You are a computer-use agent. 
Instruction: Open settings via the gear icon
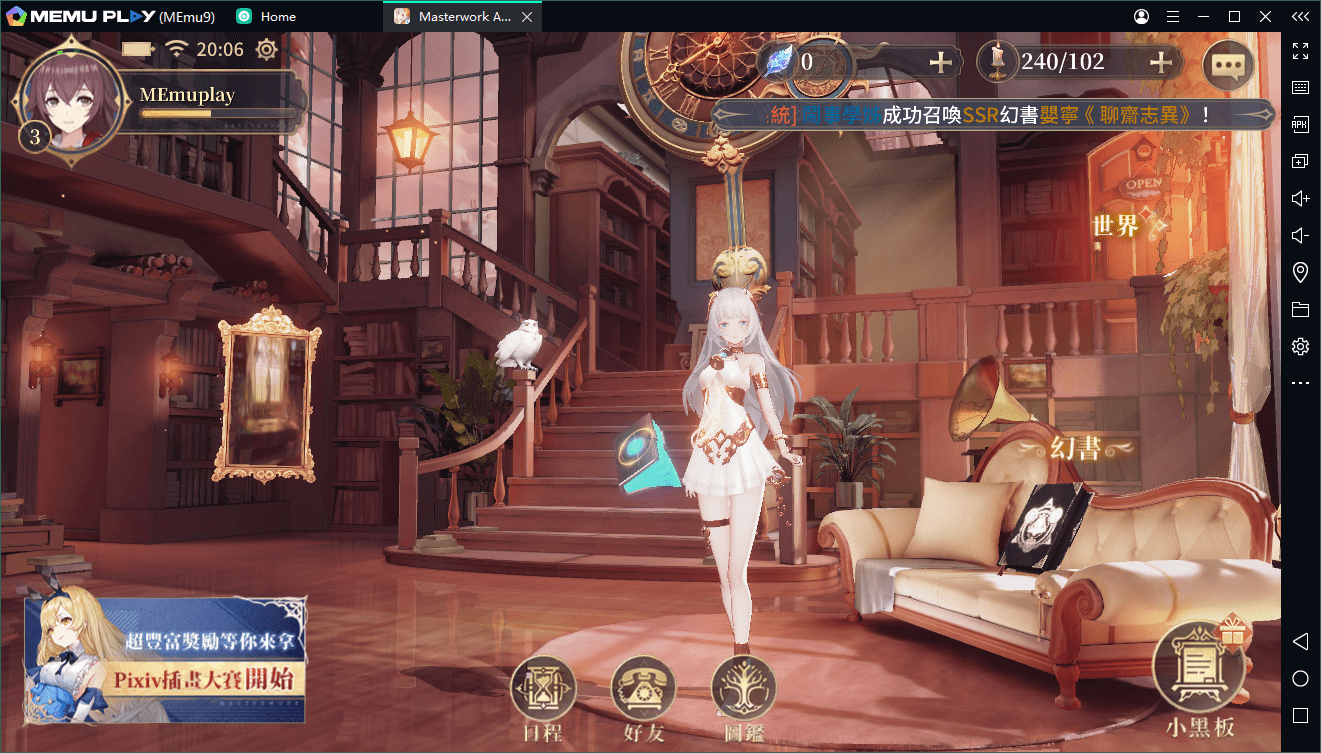point(266,49)
